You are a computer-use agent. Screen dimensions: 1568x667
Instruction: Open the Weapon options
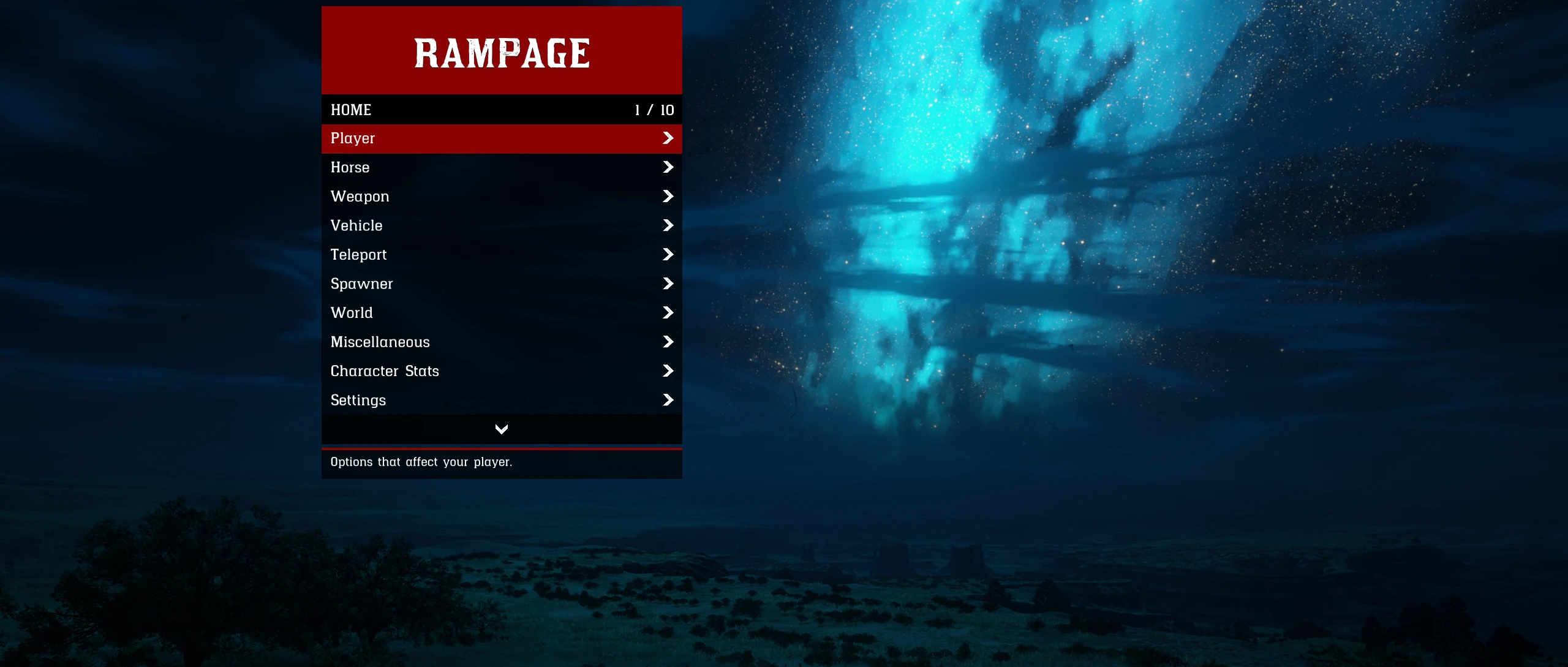click(x=501, y=197)
